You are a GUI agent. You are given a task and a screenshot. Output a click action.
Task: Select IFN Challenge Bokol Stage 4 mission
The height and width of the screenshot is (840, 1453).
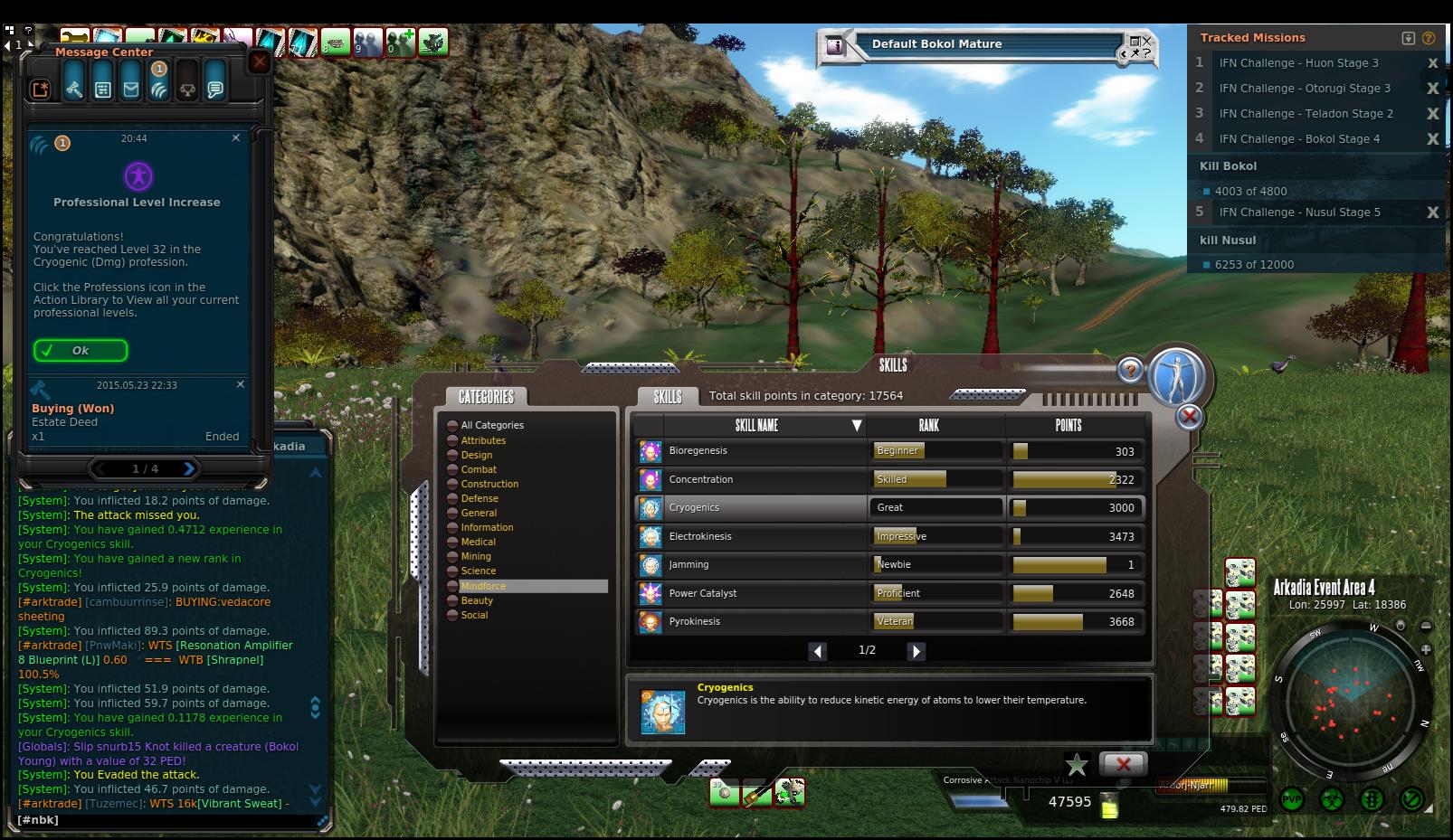pyautogui.click(x=1299, y=139)
